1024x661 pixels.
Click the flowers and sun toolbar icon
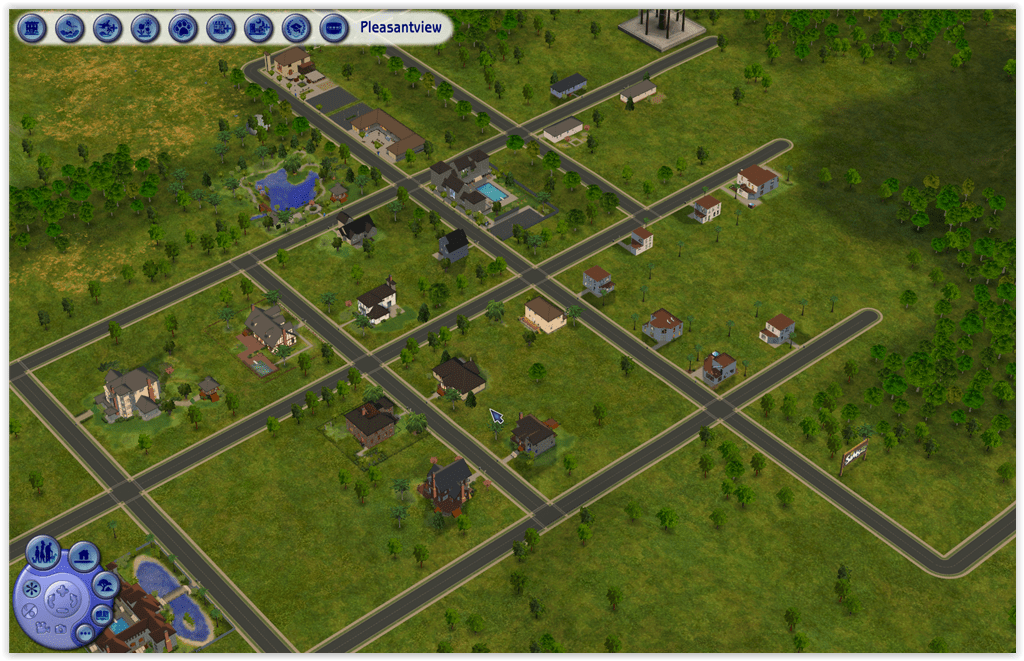pyautogui.click(x=145, y=27)
